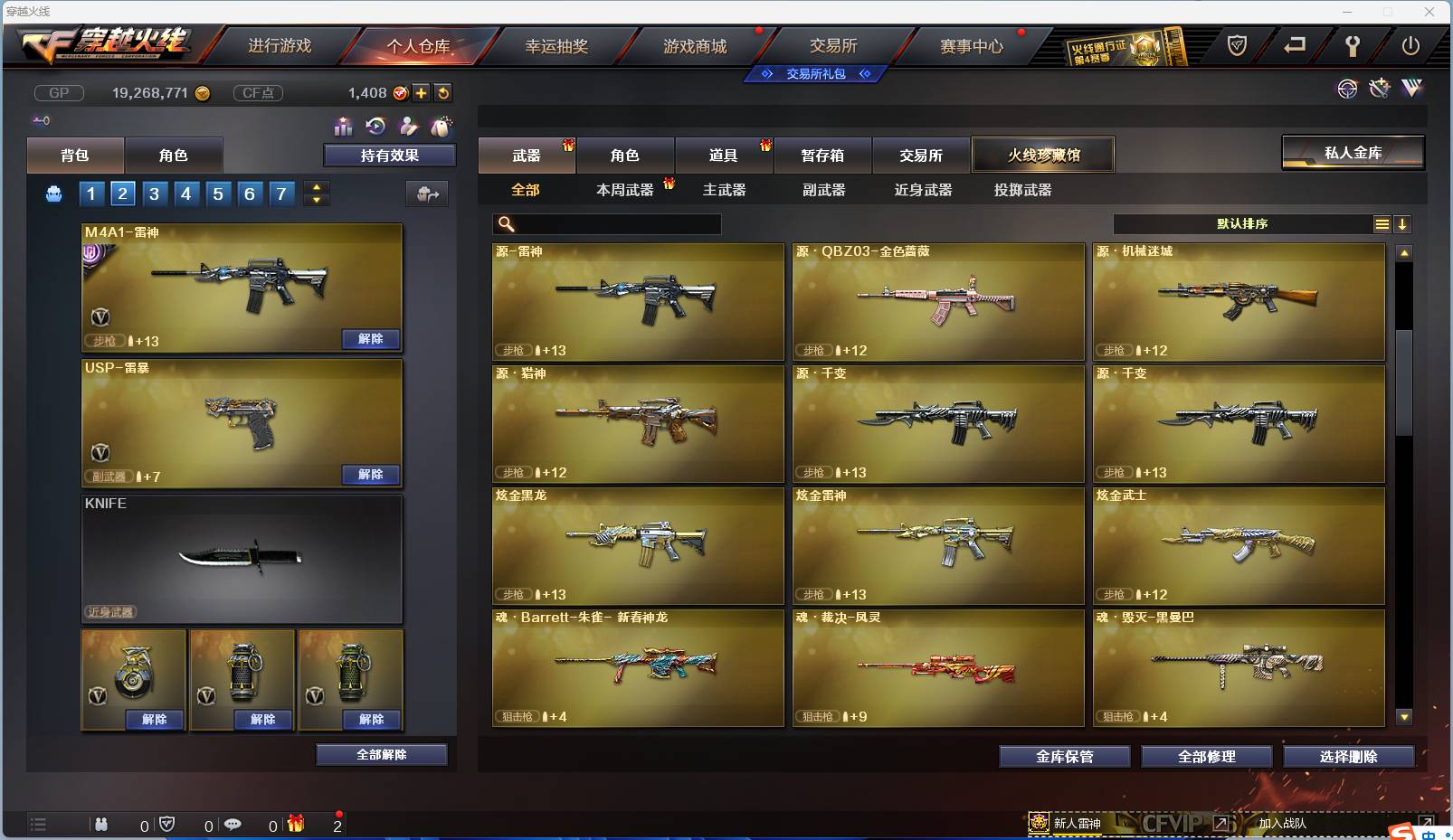
Task: Click the up stepper arrow beside the page numbers
Action: tap(316, 187)
